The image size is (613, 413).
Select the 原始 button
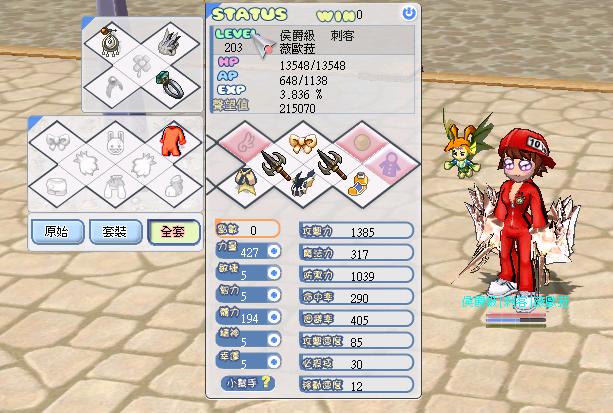57,231
